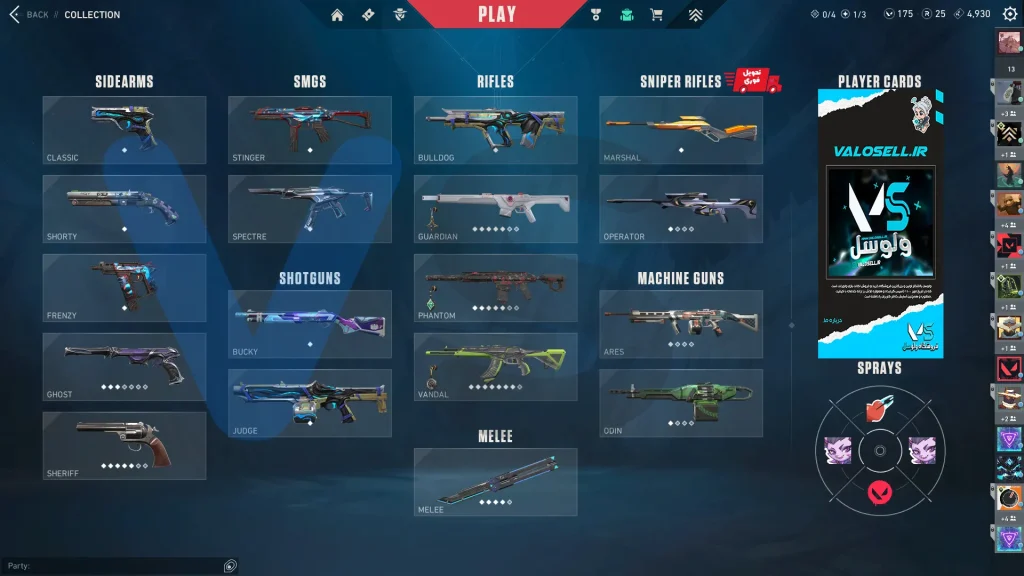Select the Classic sidearm slot
1024x576 pixels.
click(x=124, y=130)
